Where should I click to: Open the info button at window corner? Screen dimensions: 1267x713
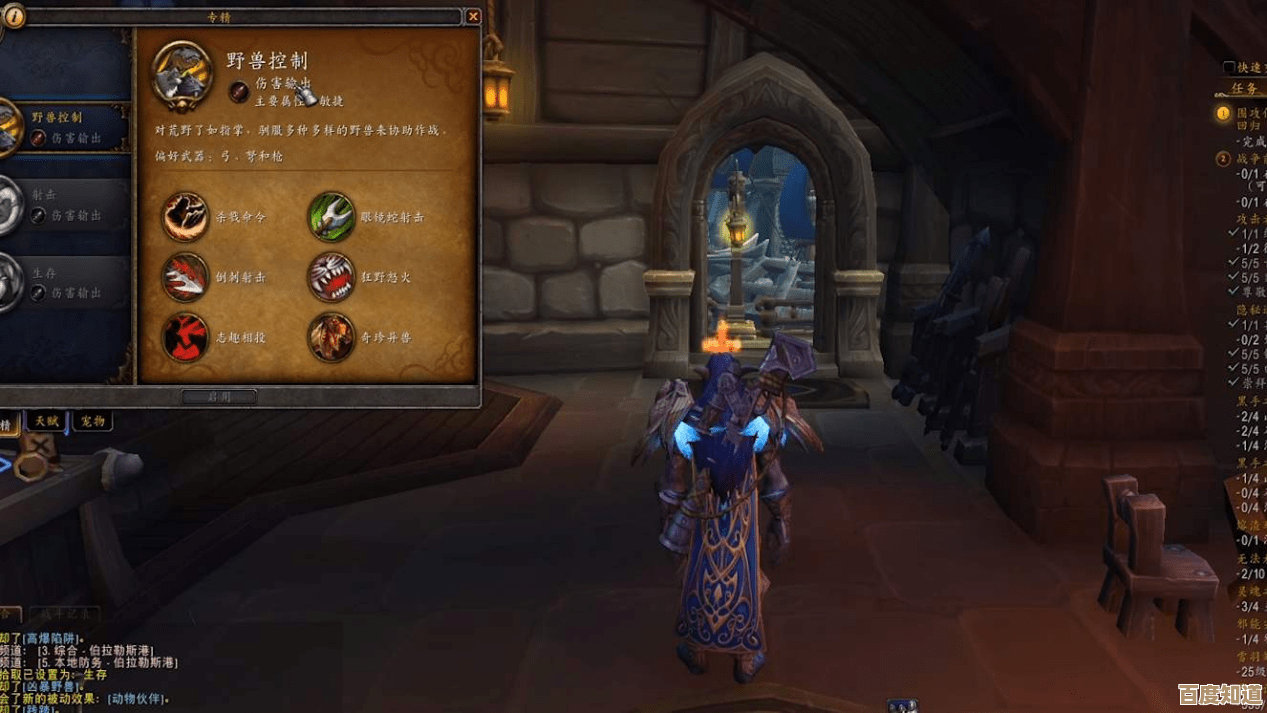[x=14, y=17]
